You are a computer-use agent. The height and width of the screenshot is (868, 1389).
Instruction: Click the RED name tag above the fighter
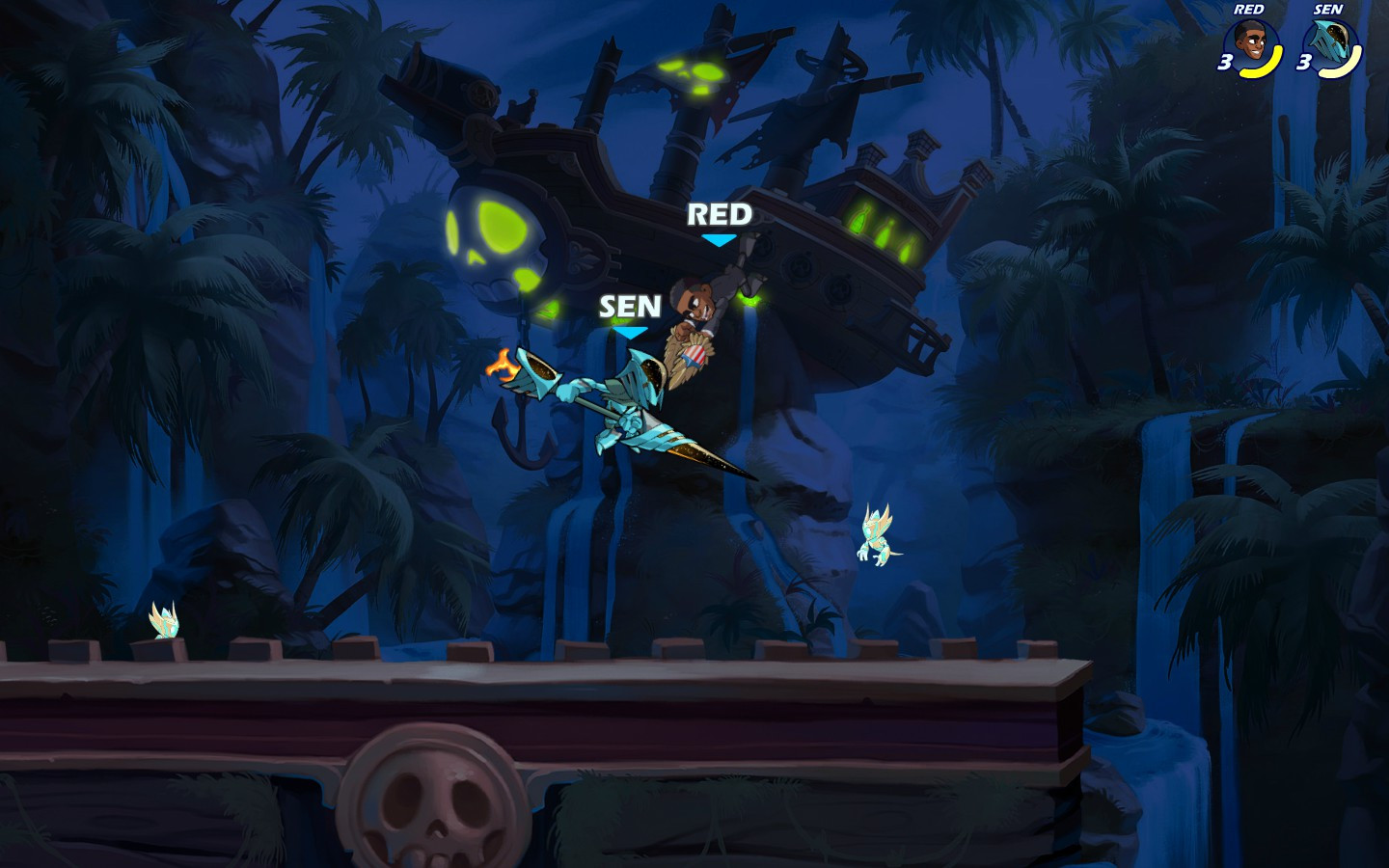719,214
